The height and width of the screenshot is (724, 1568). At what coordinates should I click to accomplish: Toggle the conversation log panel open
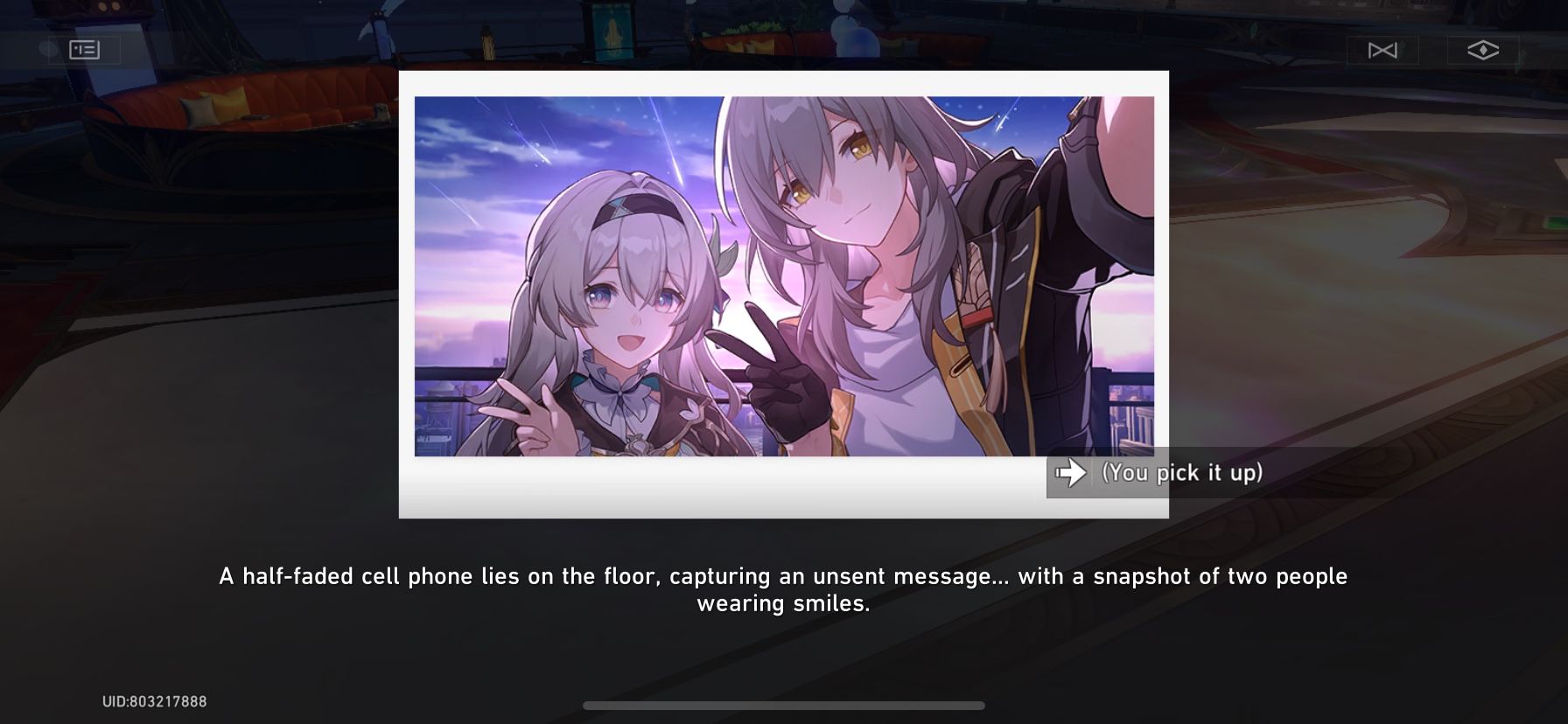86,50
